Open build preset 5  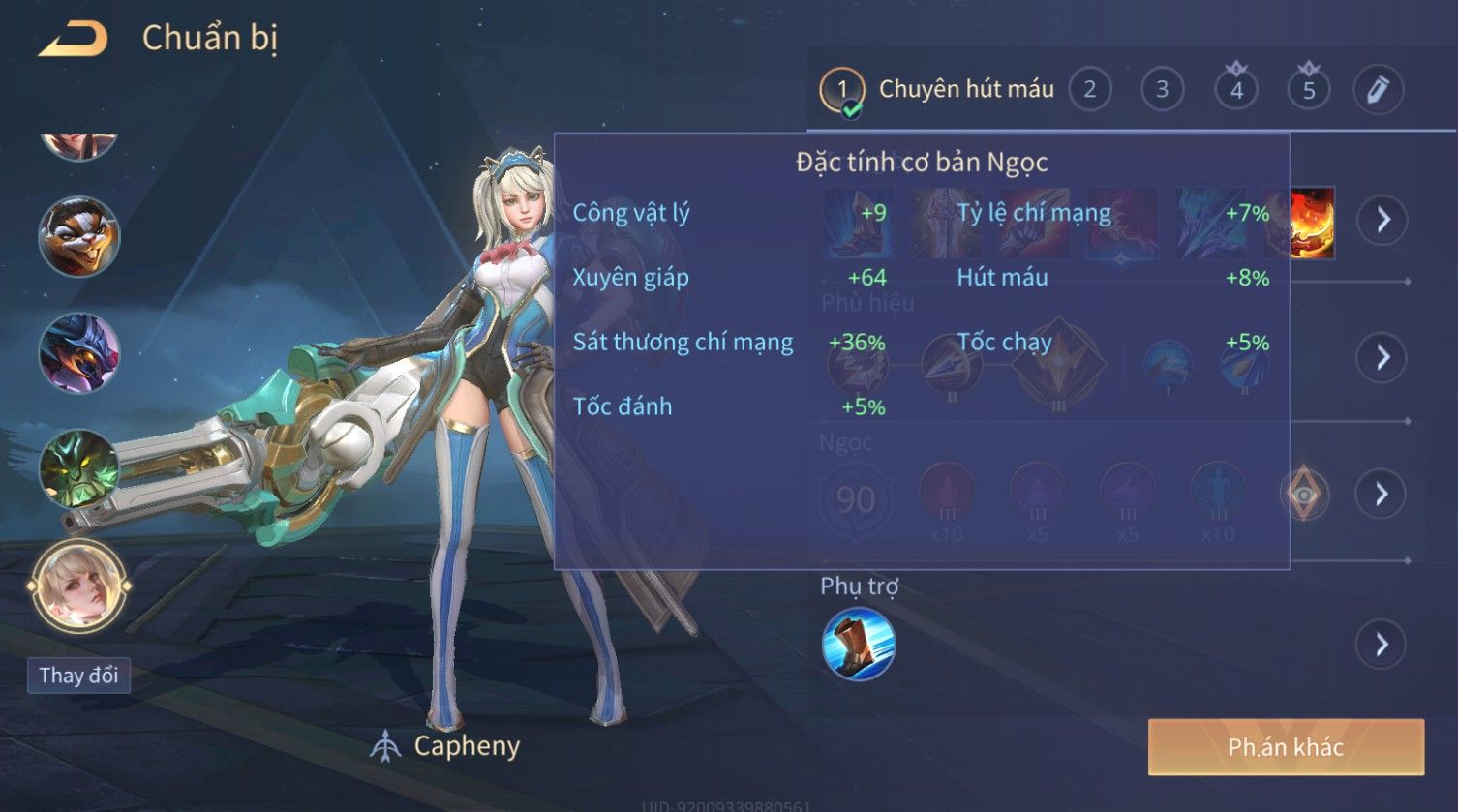tap(1308, 90)
